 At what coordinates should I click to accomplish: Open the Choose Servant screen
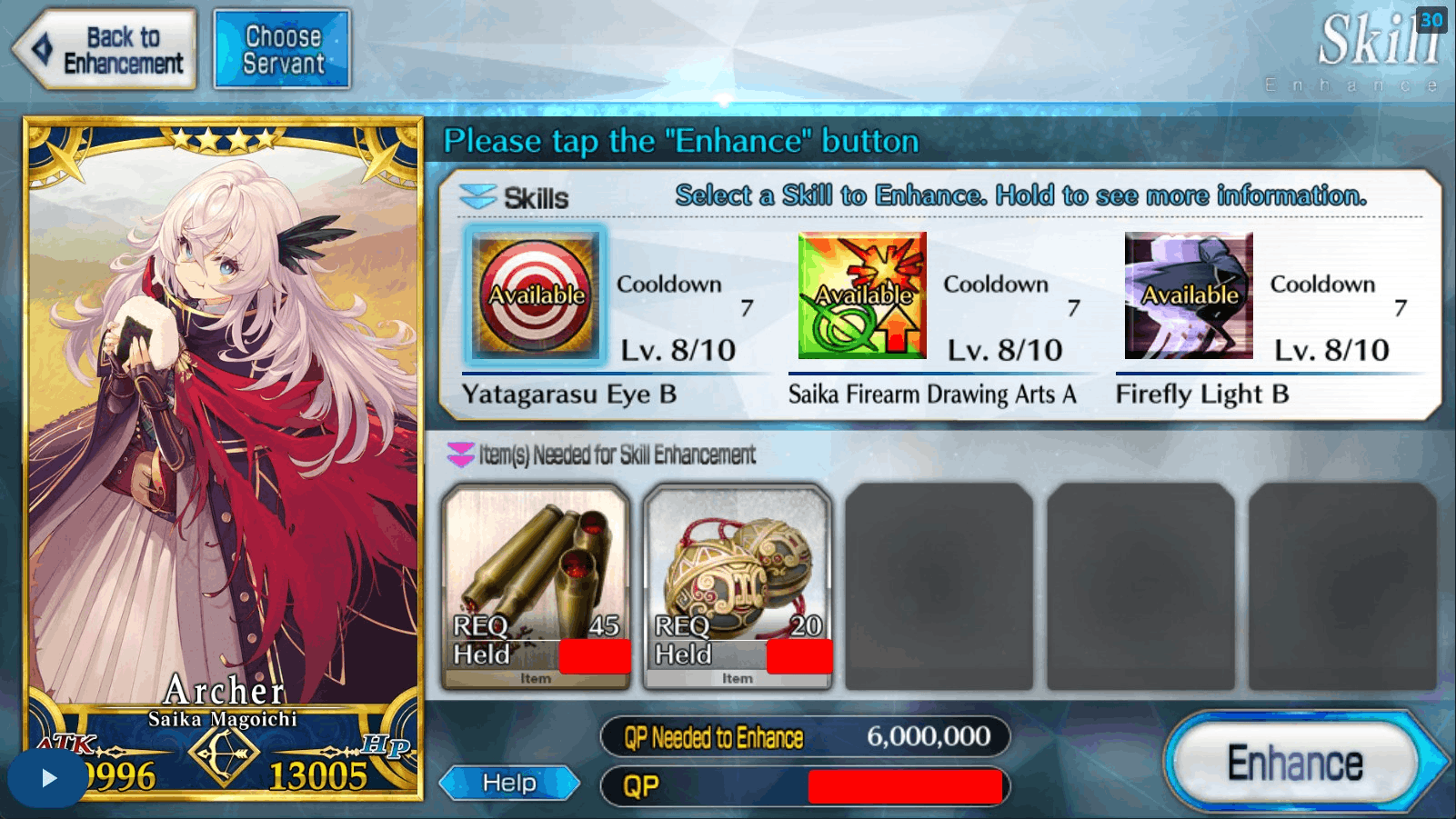282,47
